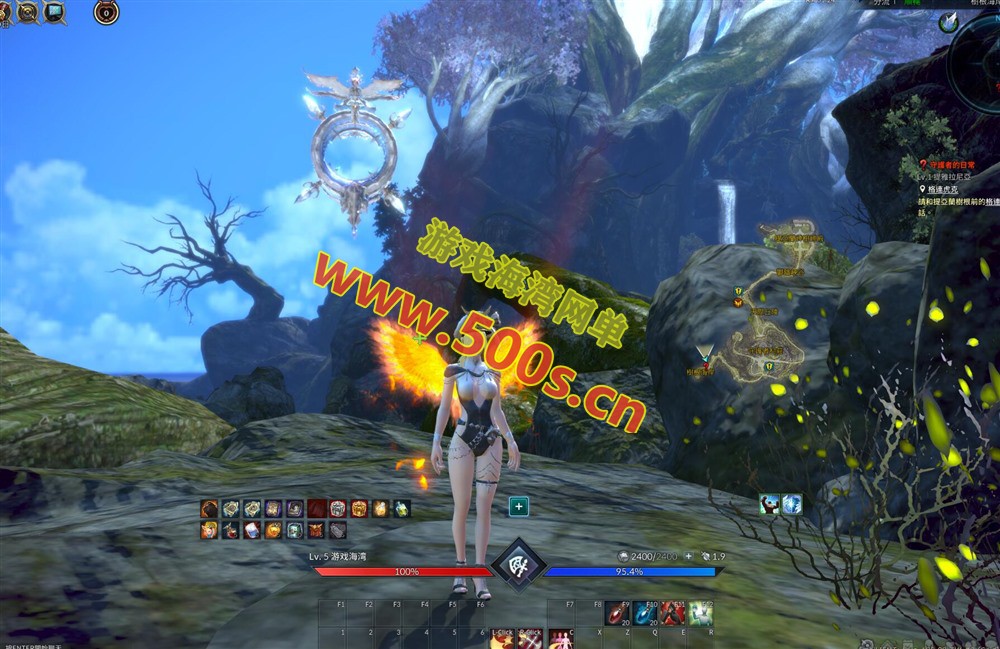Use the blue potion in the F10 slot
This screenshot has width=1000, height=649.
click(x=645, y=613)
